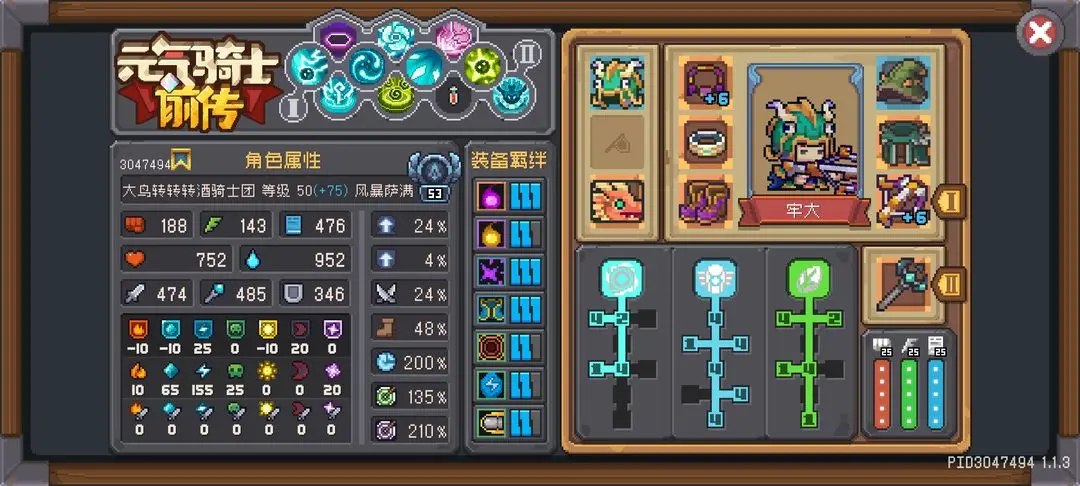This screenshot has height=486, width=1080.
Task: Select the purple boots equipment slot
Action: click(x=707, y=199)
